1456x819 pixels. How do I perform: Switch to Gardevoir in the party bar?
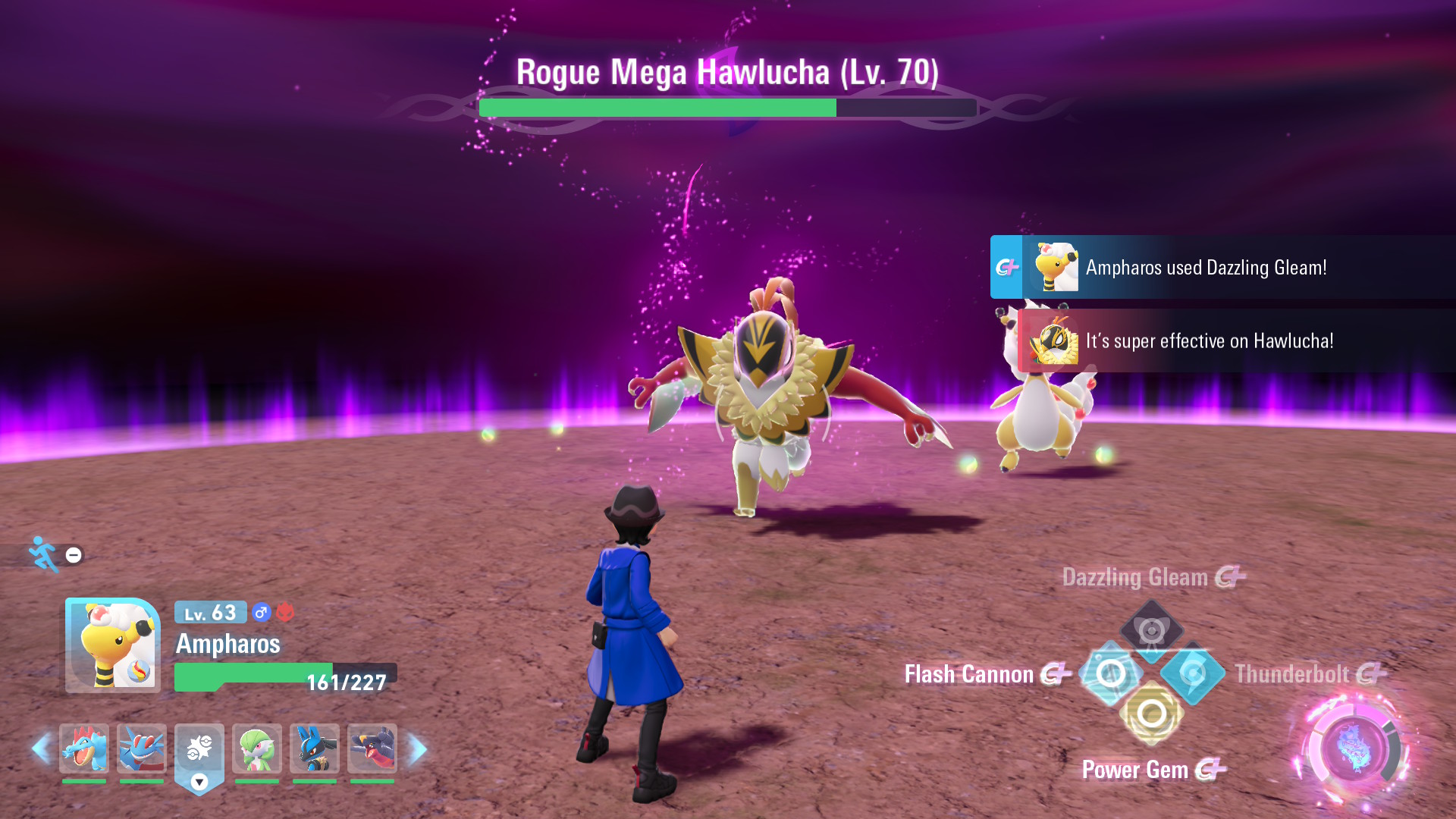pos(257,748)
